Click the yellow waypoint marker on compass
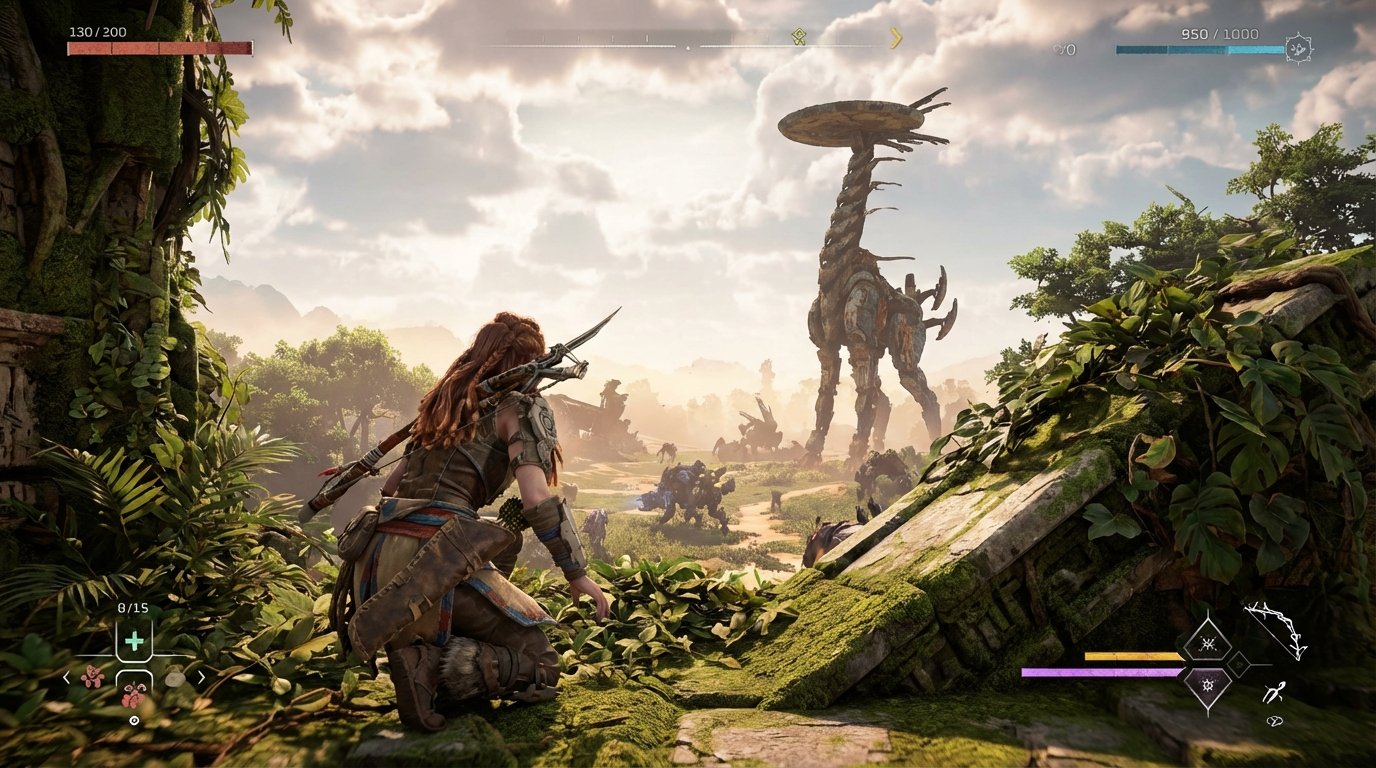The image size is (1376, 768). pyautogui.click(x=800, y=36)
